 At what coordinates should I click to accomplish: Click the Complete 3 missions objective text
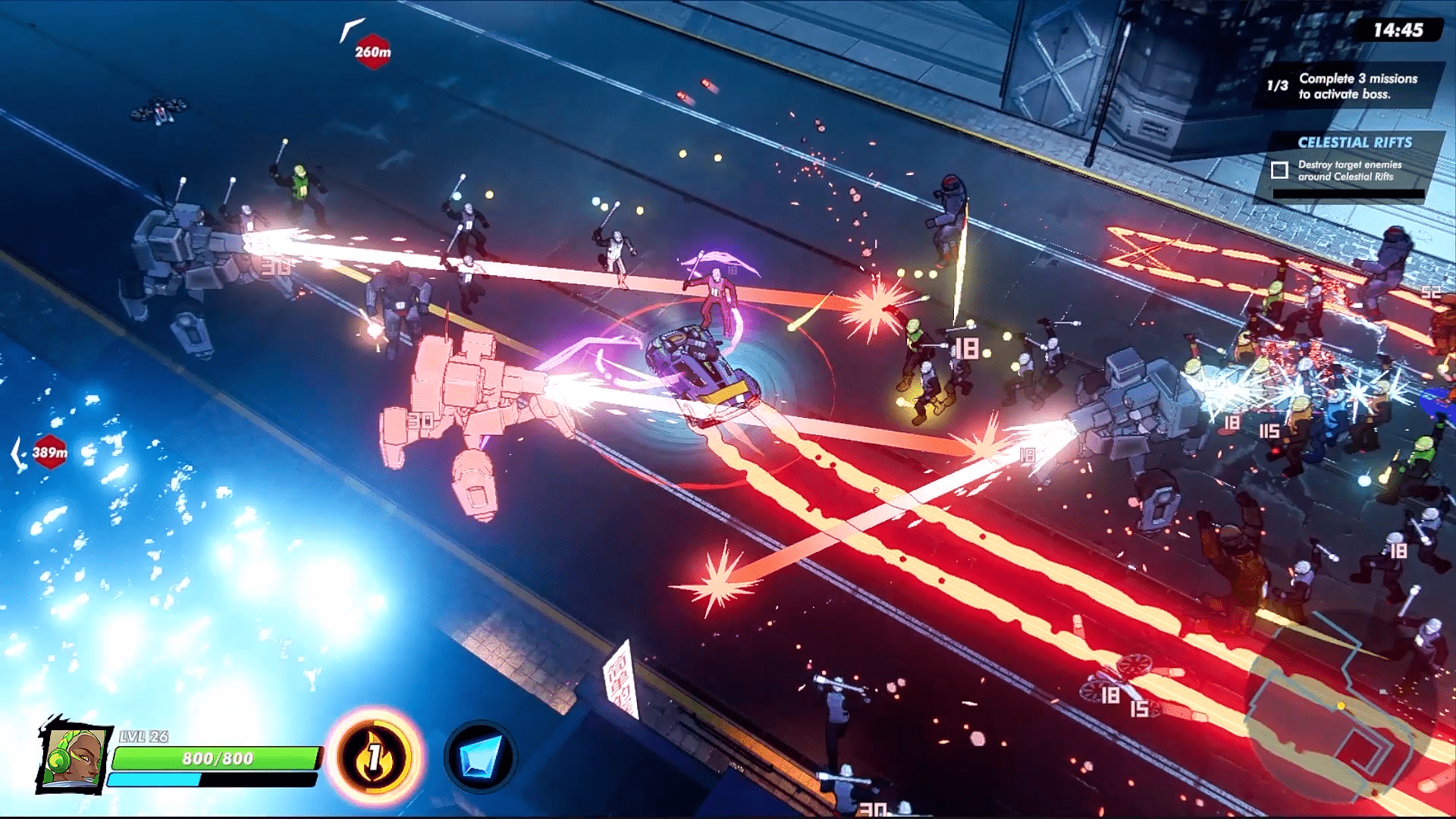click(1358, 85)
